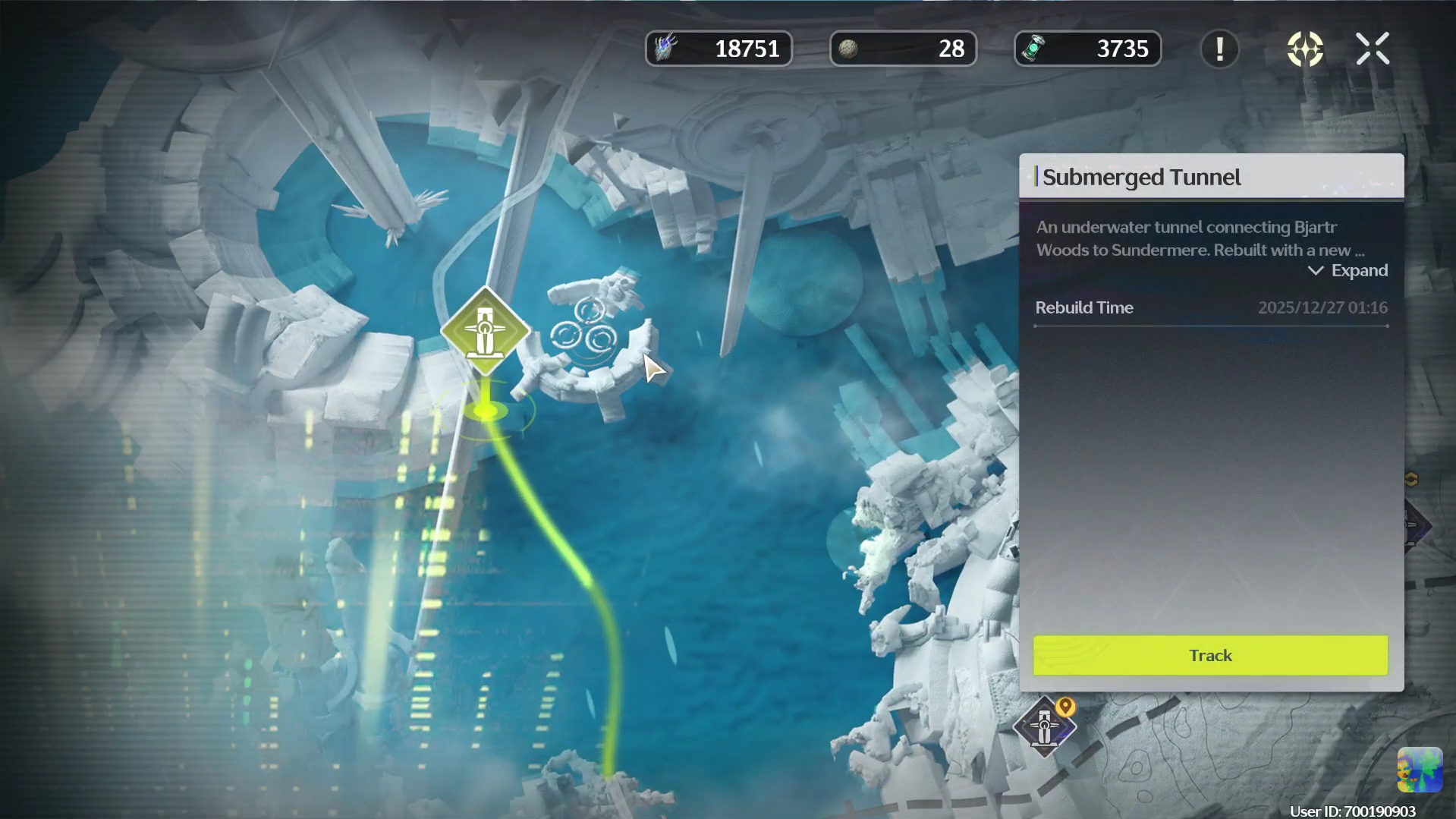Track the Submerged Tunnel location
This screenshot has height=819, width=1456.
coord(1210,655)
